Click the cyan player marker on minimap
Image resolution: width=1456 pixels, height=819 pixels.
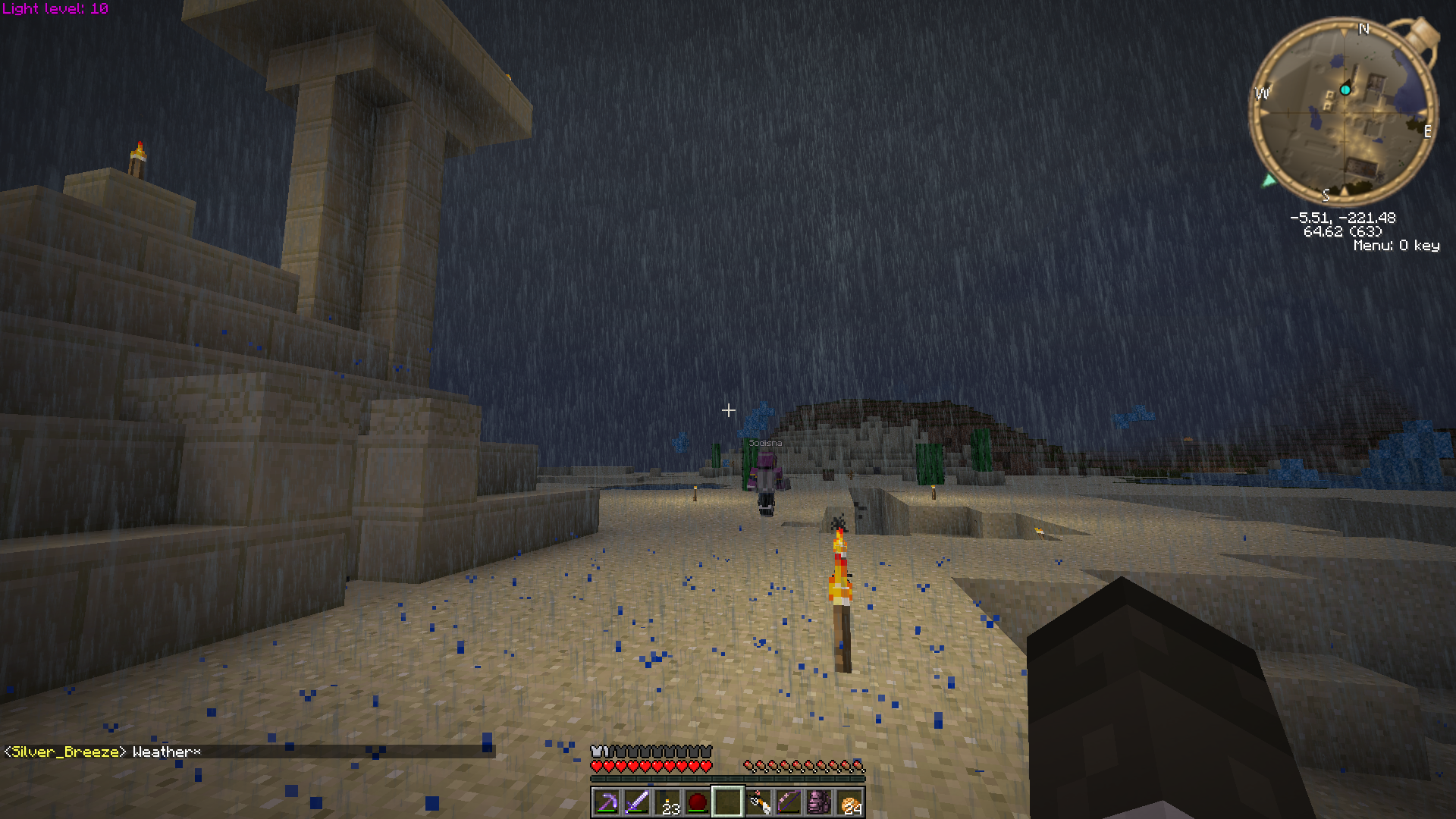1345,90
